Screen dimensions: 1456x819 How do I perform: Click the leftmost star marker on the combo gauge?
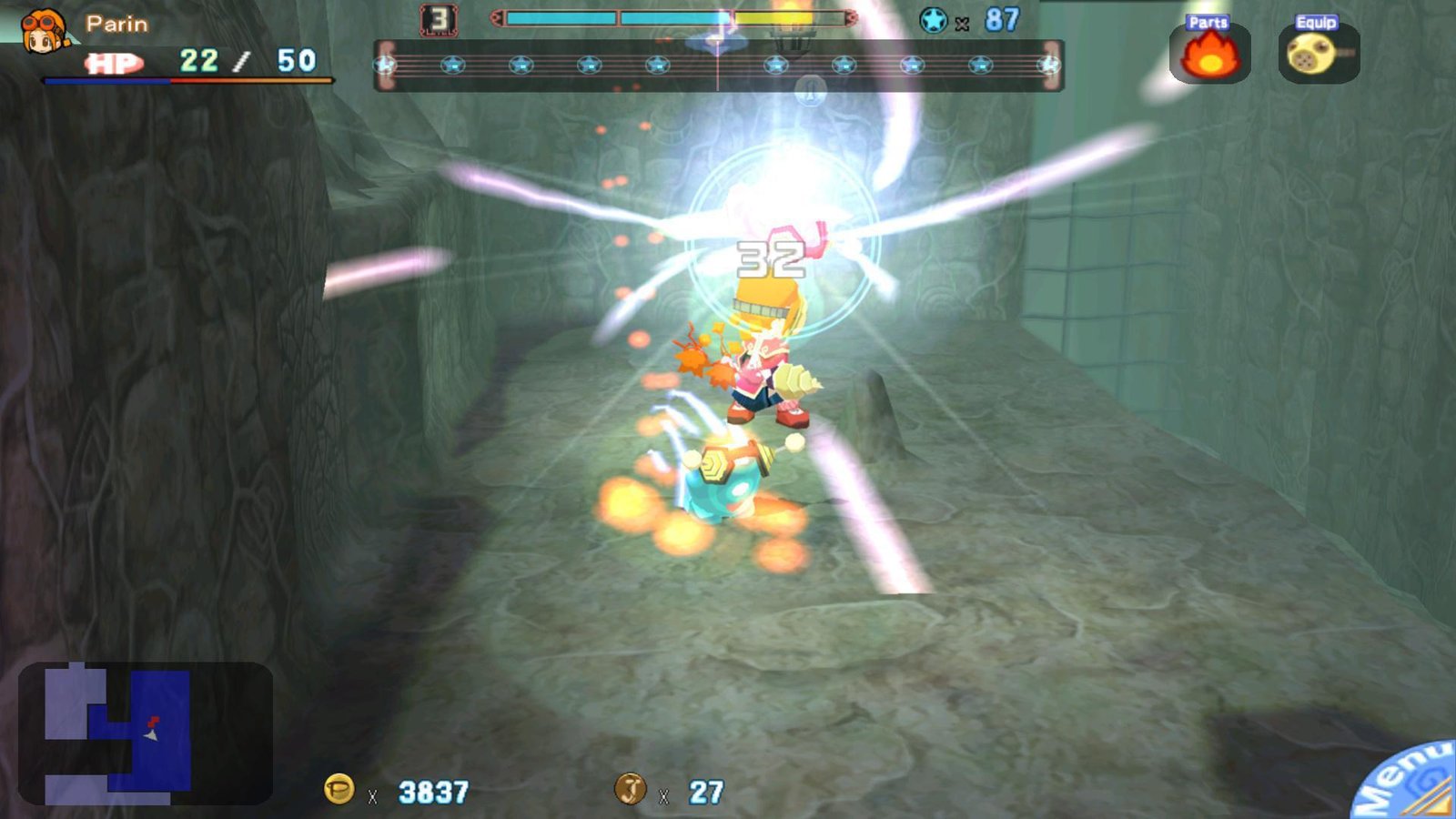(386, 65)
